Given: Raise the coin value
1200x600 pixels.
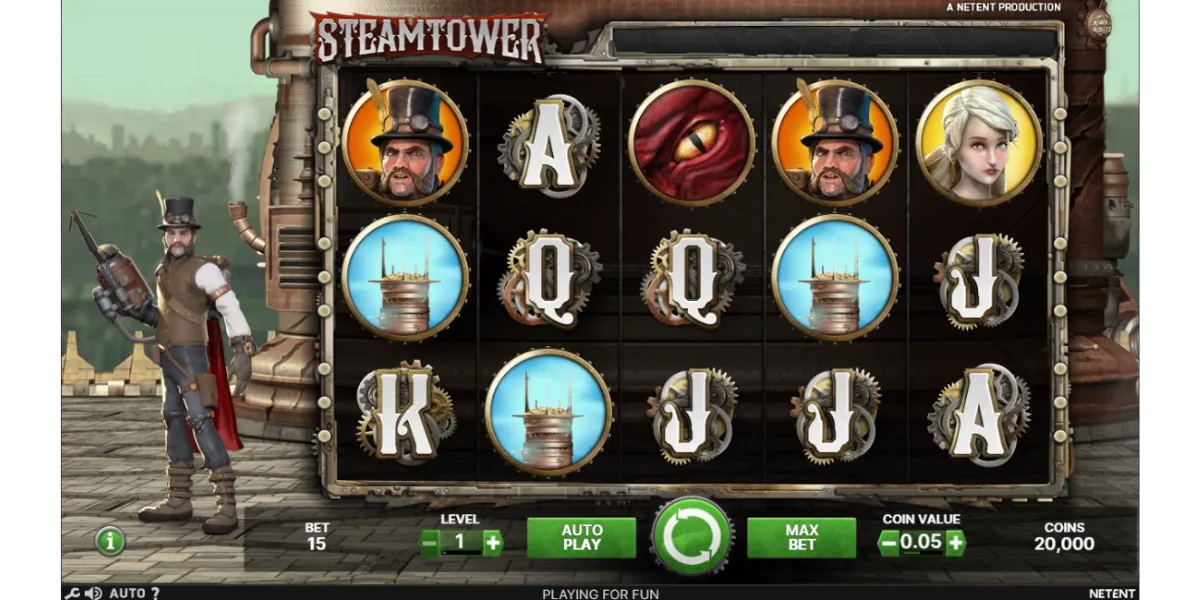Looking at the screenshot, I should click(x=955, y=543).
